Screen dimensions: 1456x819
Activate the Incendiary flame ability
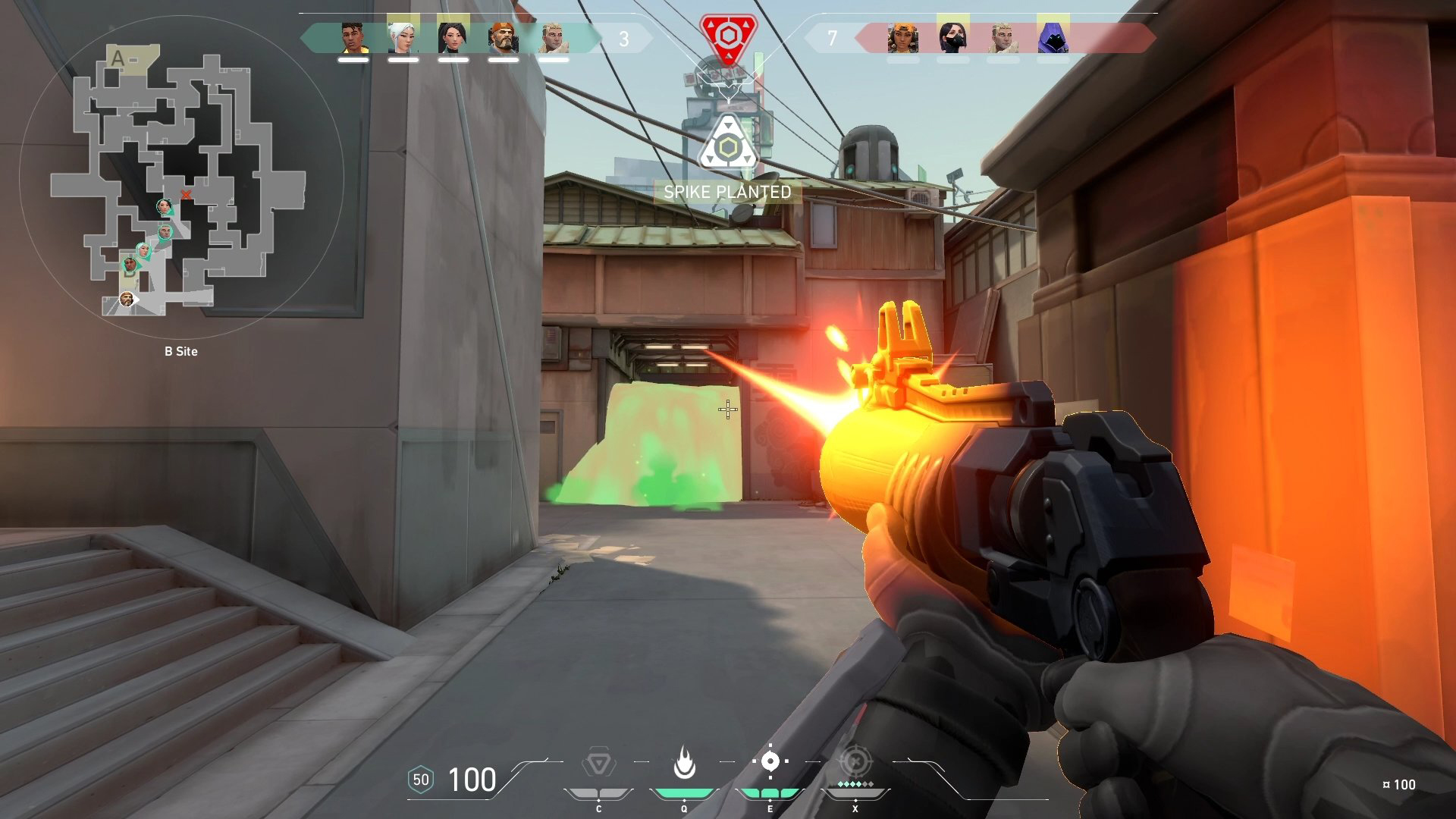pyautogui.click(x=684, y=763)
